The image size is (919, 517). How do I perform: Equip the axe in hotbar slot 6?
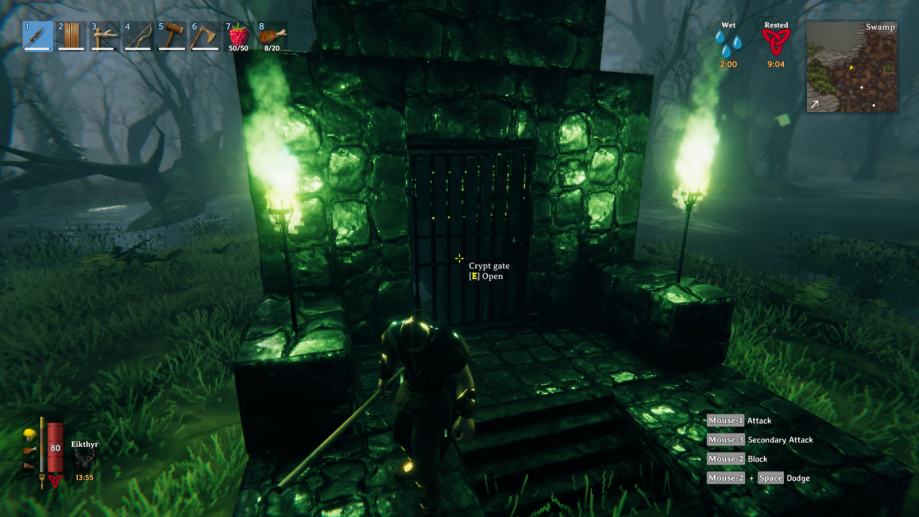click(206, 36)
